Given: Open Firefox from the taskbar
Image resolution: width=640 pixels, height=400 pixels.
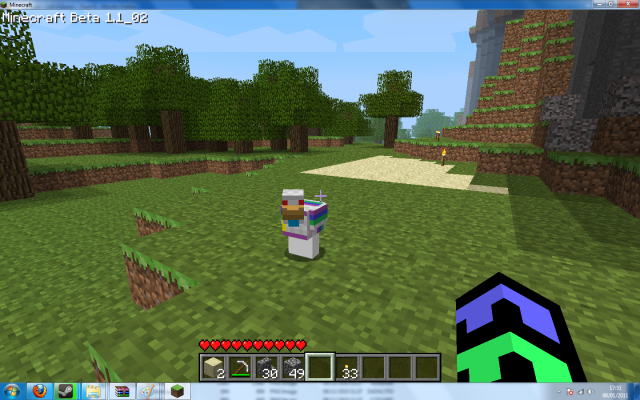Looking at the screenshot, I should click(40, 390).
